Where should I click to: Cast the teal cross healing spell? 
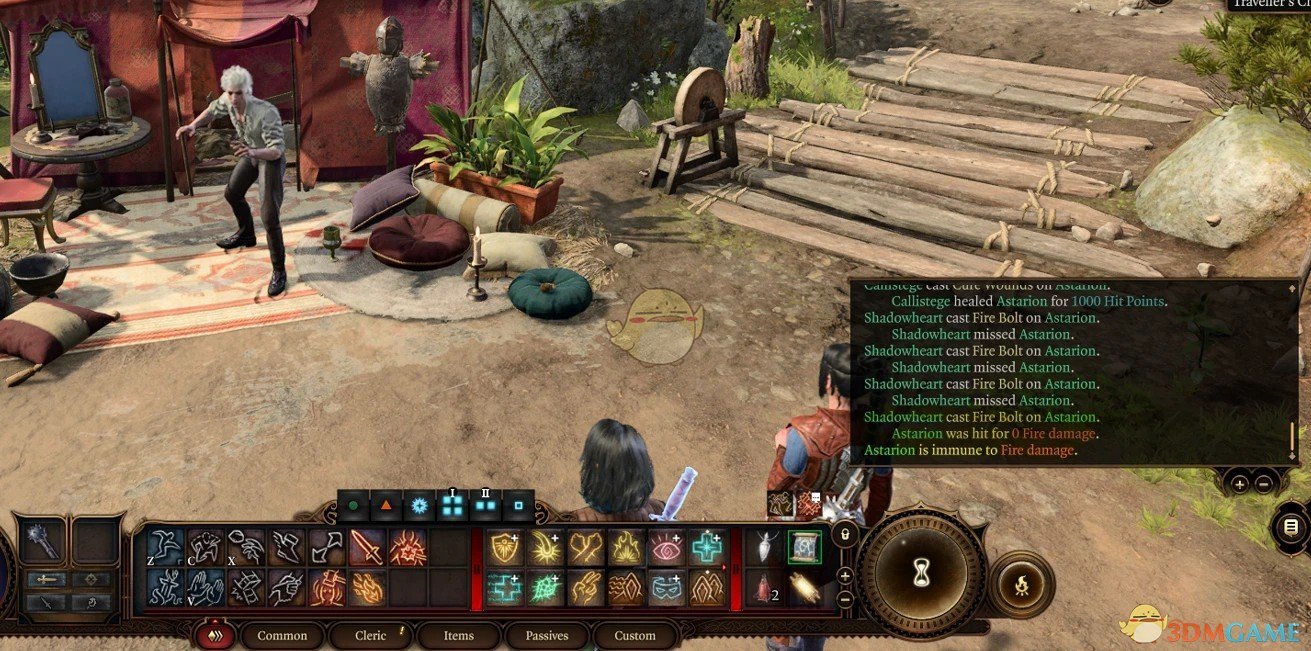click(707, 548)
